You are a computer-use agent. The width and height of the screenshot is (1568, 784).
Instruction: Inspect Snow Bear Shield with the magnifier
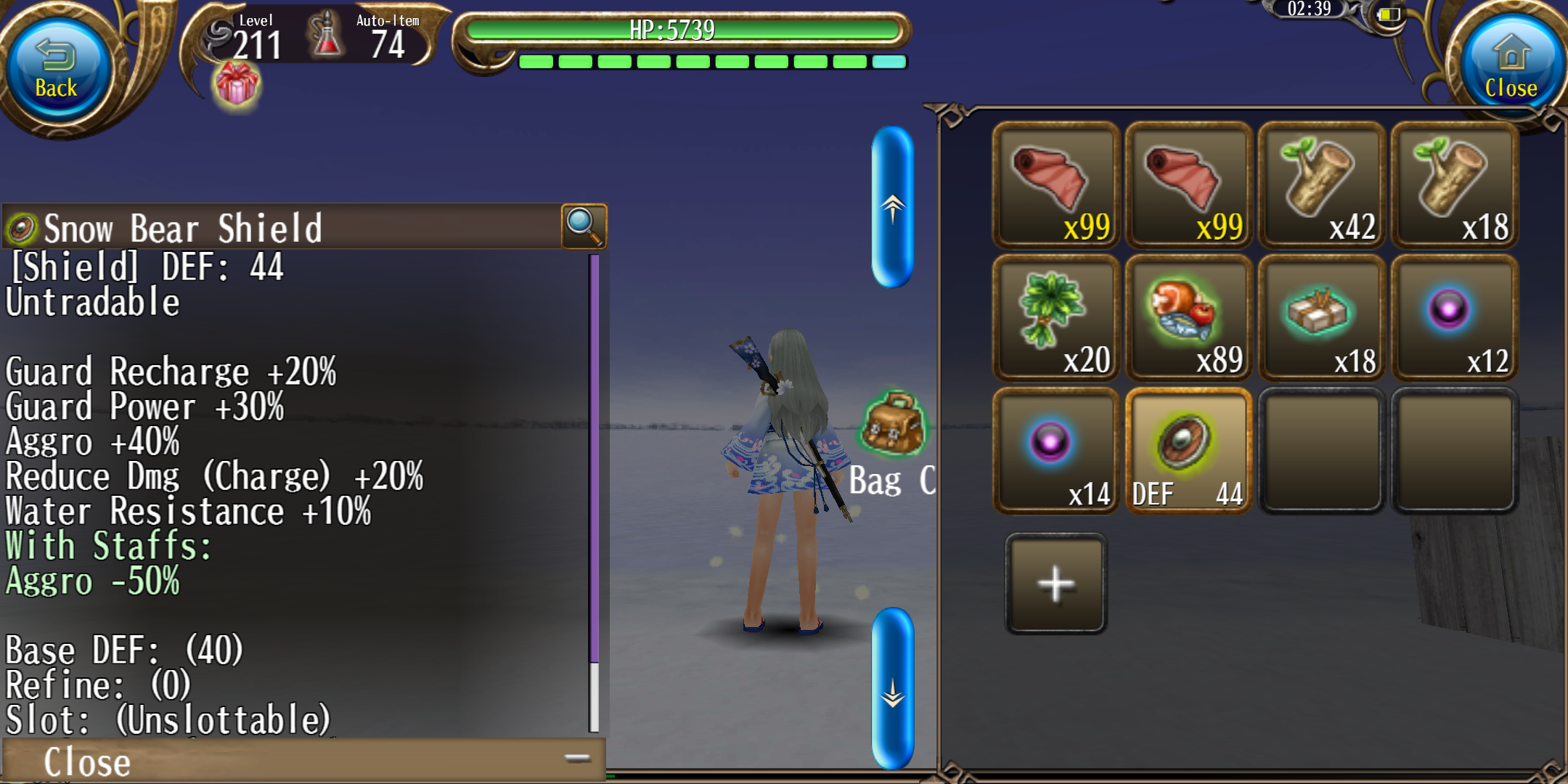[584, 226]
